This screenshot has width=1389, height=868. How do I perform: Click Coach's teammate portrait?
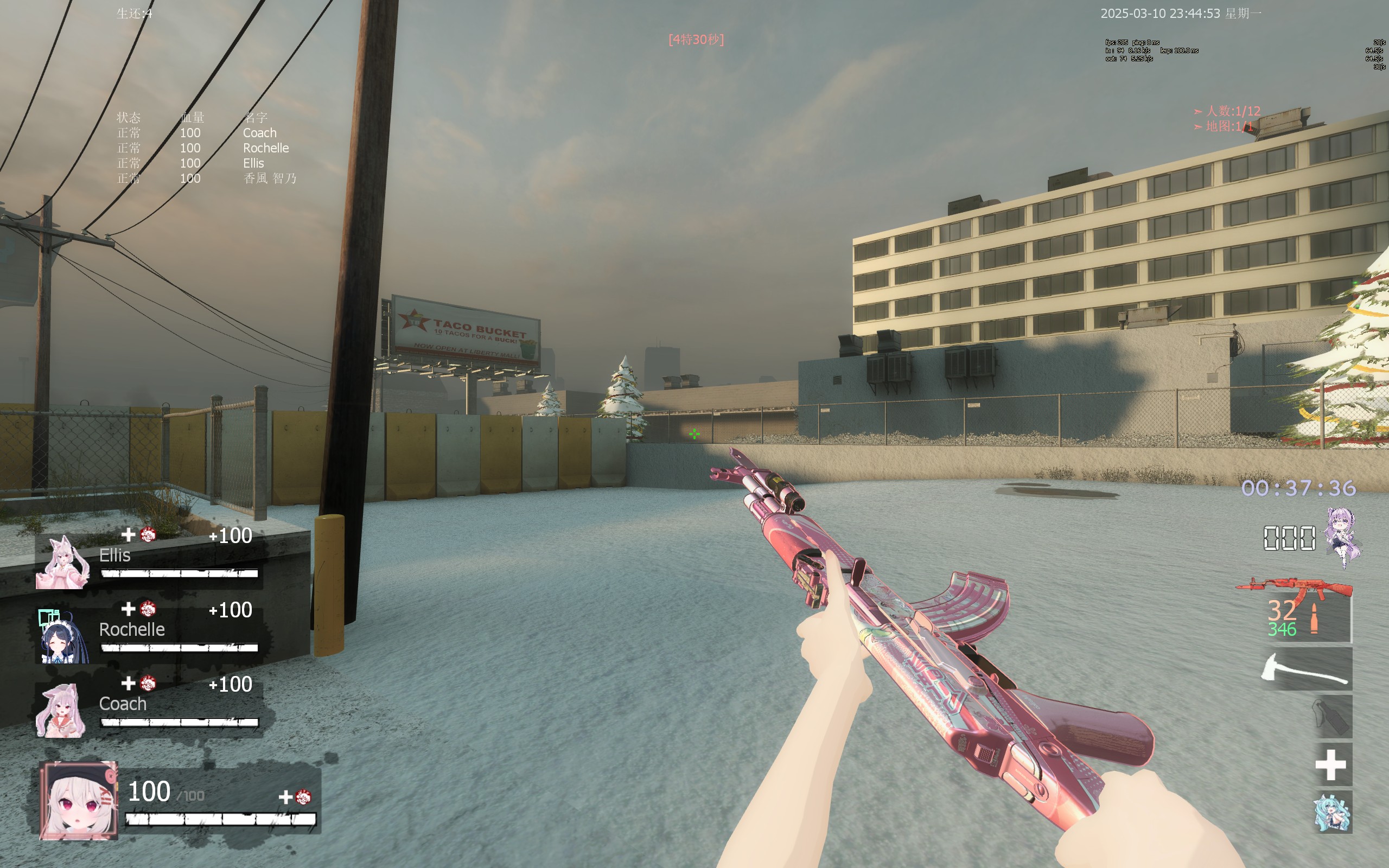tap(61, 710)
